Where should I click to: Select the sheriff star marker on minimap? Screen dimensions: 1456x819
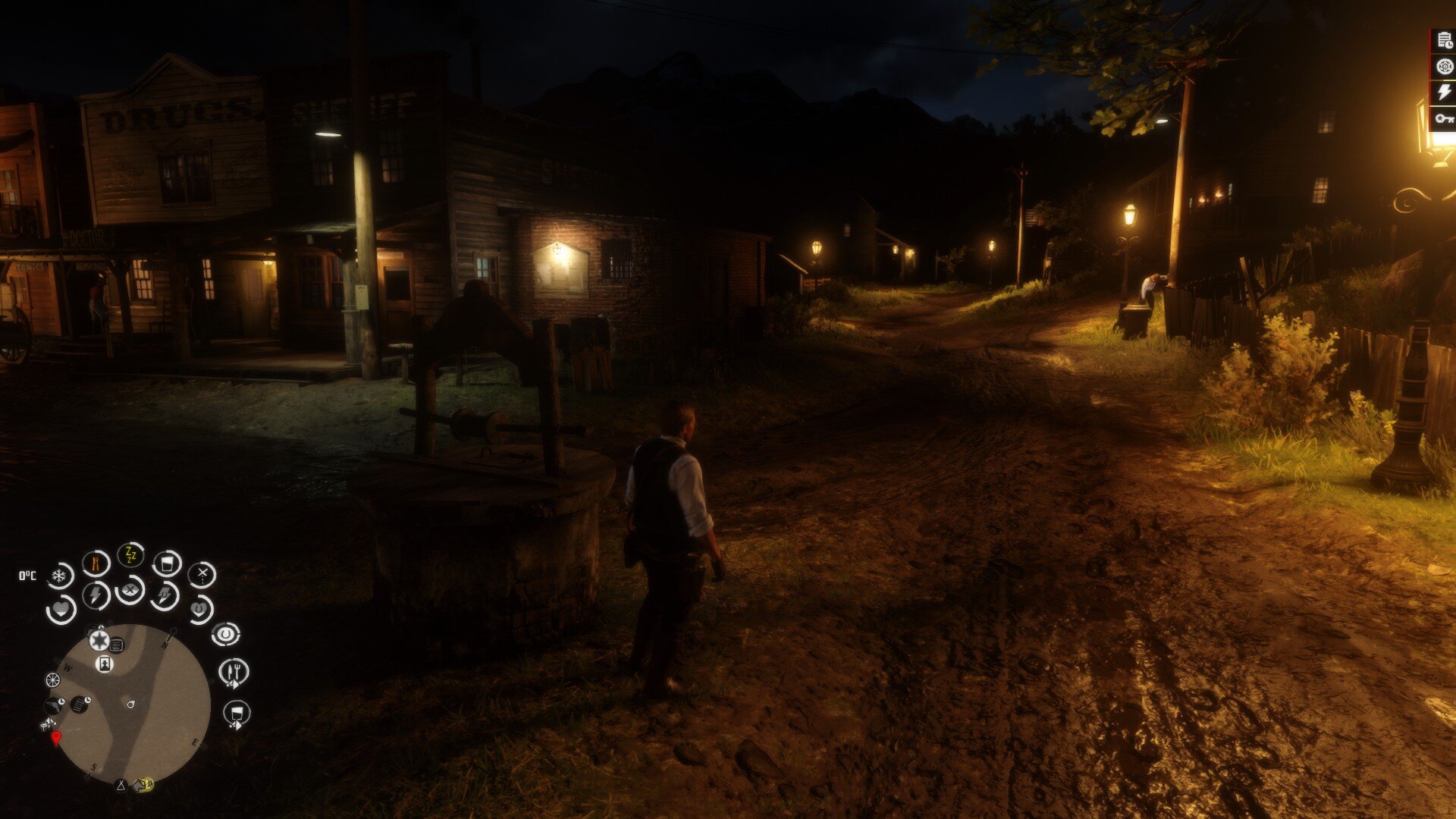(99, 641)
